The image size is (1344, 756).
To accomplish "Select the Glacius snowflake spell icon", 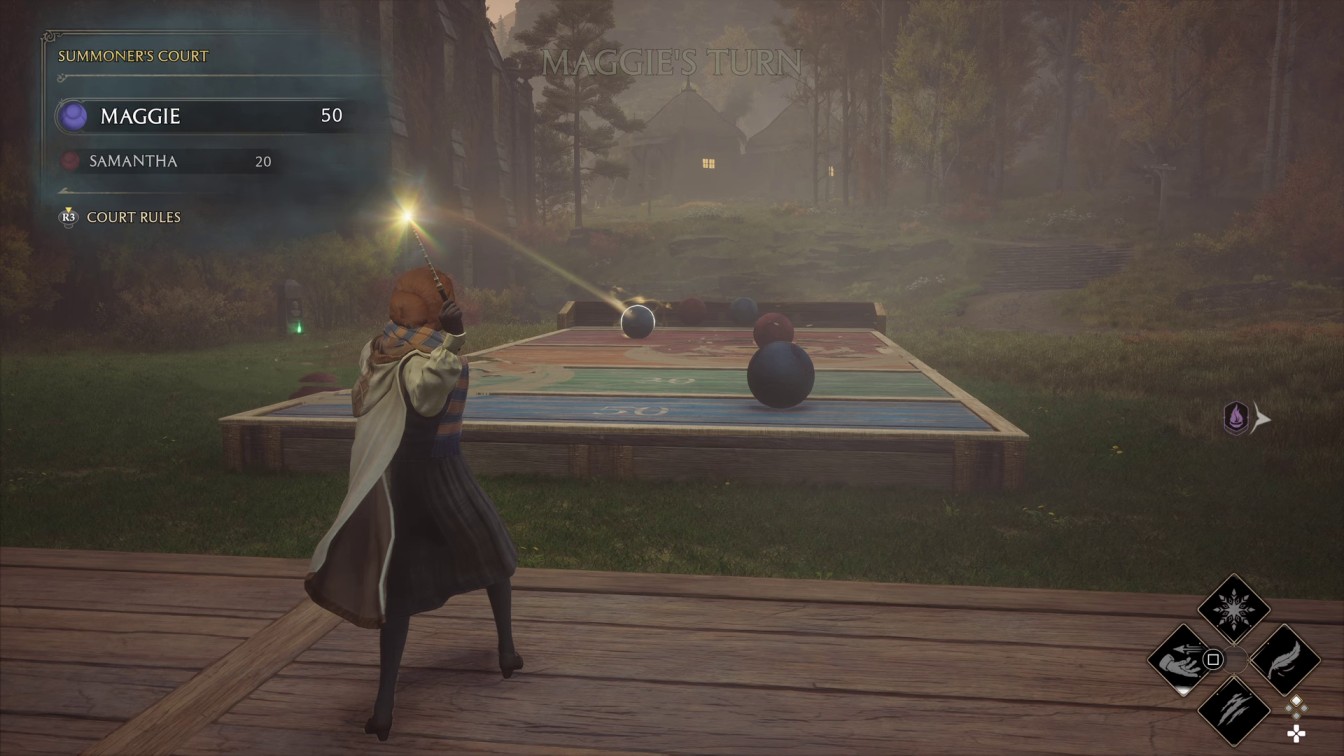I will [1234, 608].
